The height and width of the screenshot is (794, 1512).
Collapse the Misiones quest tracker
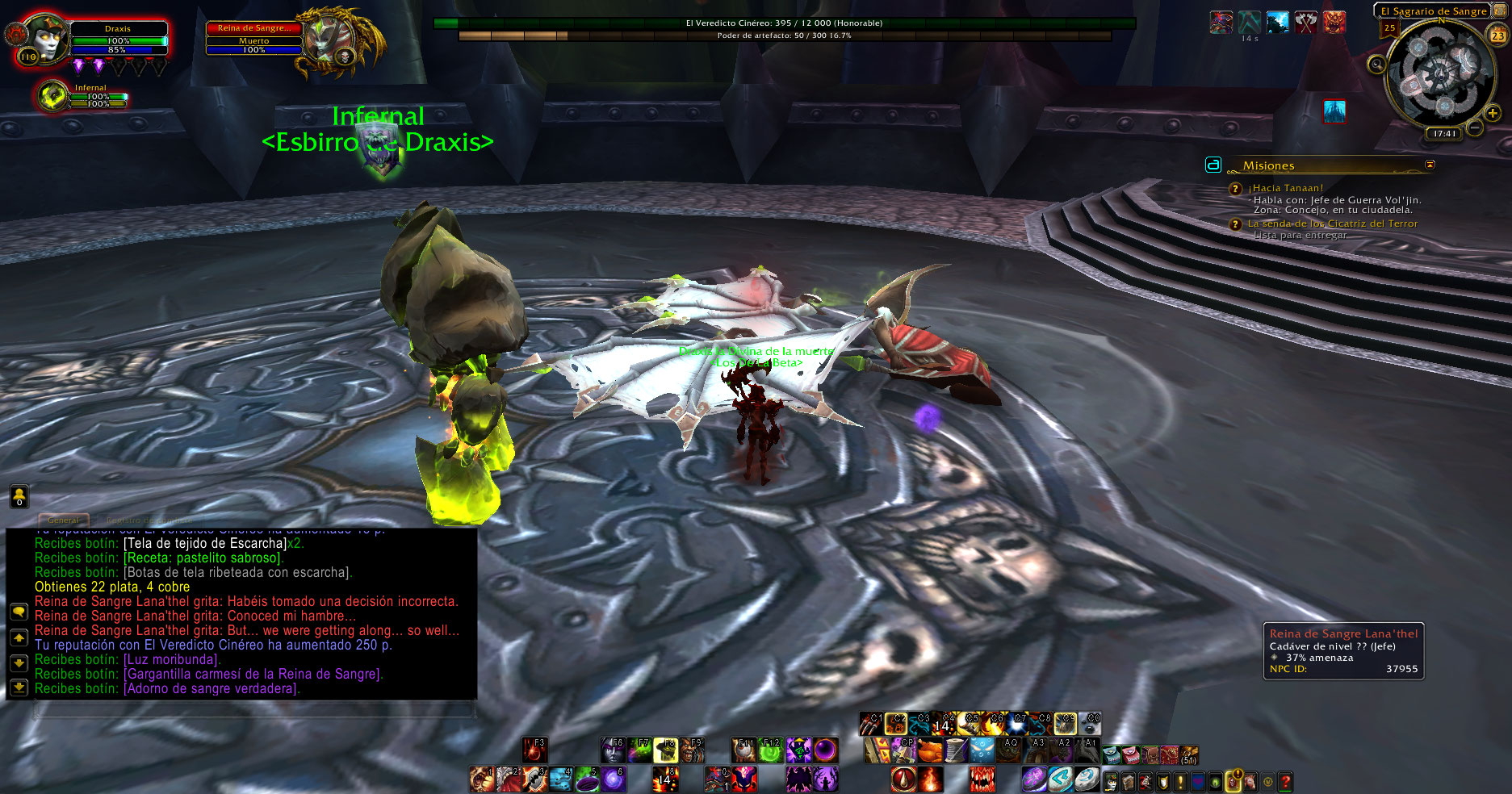[x=1430, y=165]
